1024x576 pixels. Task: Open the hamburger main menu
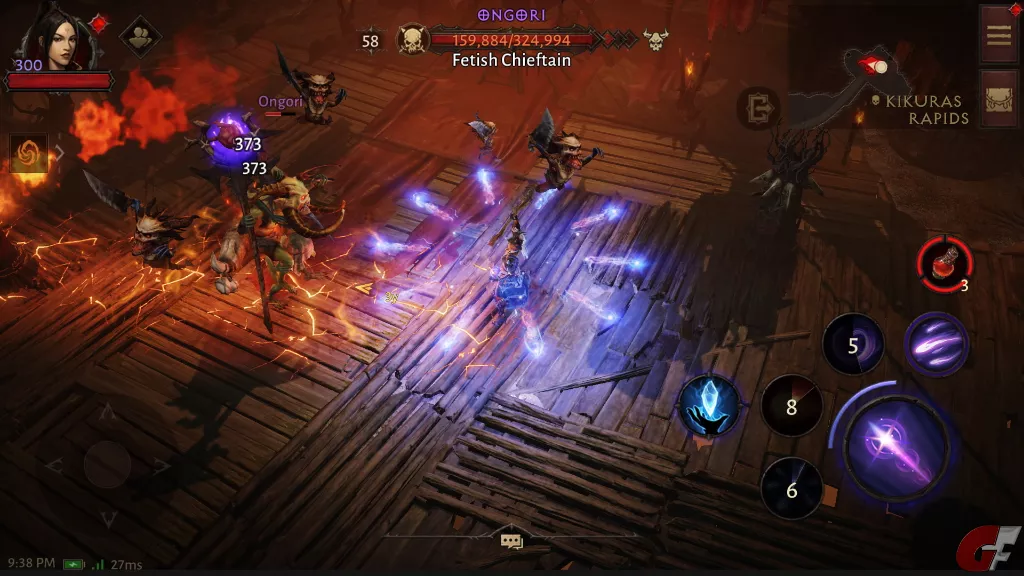coord(998,34)
